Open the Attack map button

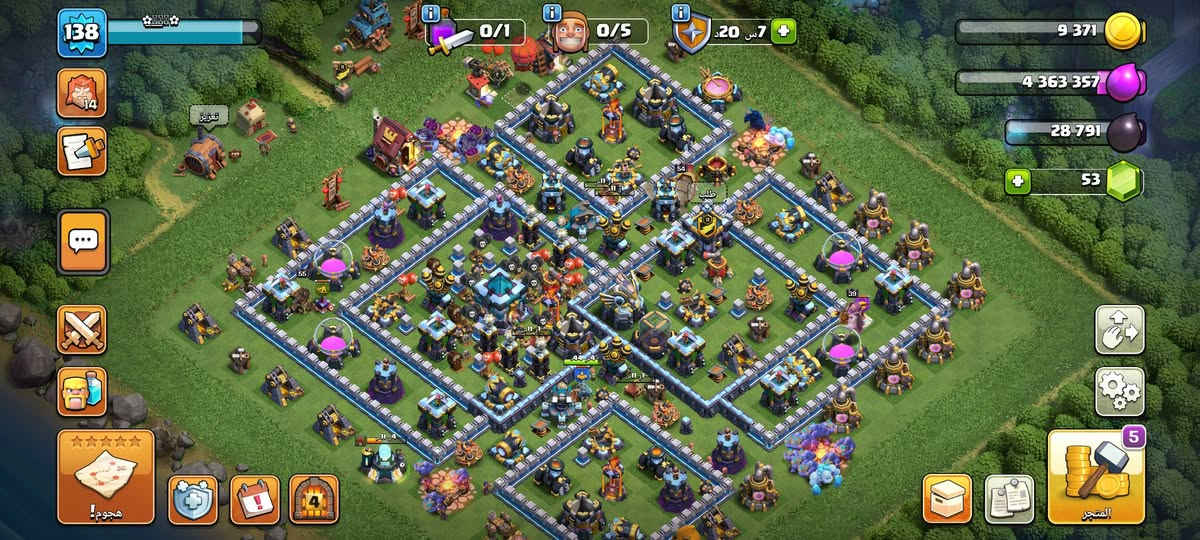pyautogui.click(x=105, y=477)
